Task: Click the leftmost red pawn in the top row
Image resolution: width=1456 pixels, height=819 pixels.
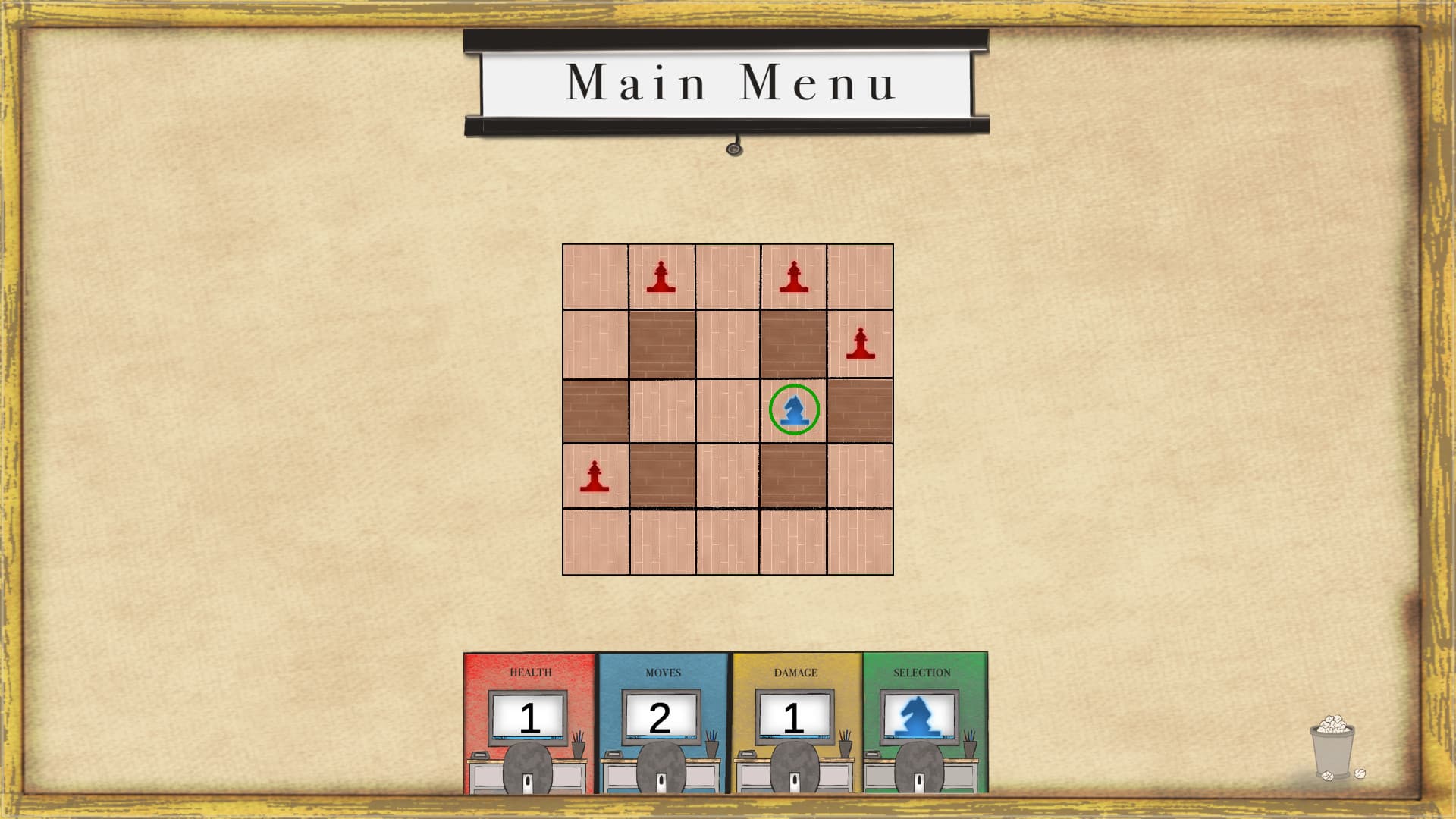Action: click(661, 278)
